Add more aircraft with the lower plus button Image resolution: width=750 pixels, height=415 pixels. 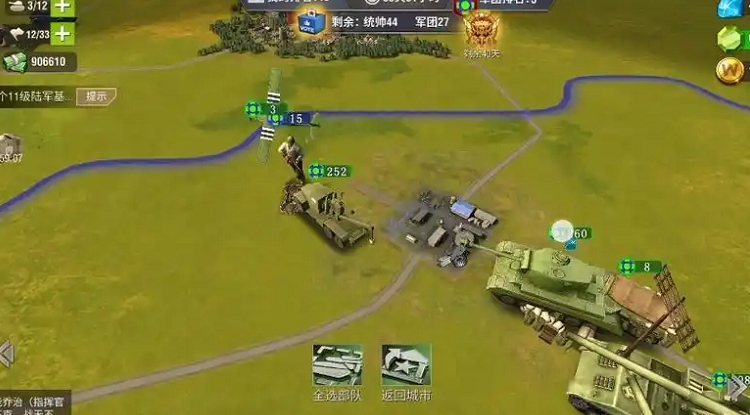coord(63,34)
